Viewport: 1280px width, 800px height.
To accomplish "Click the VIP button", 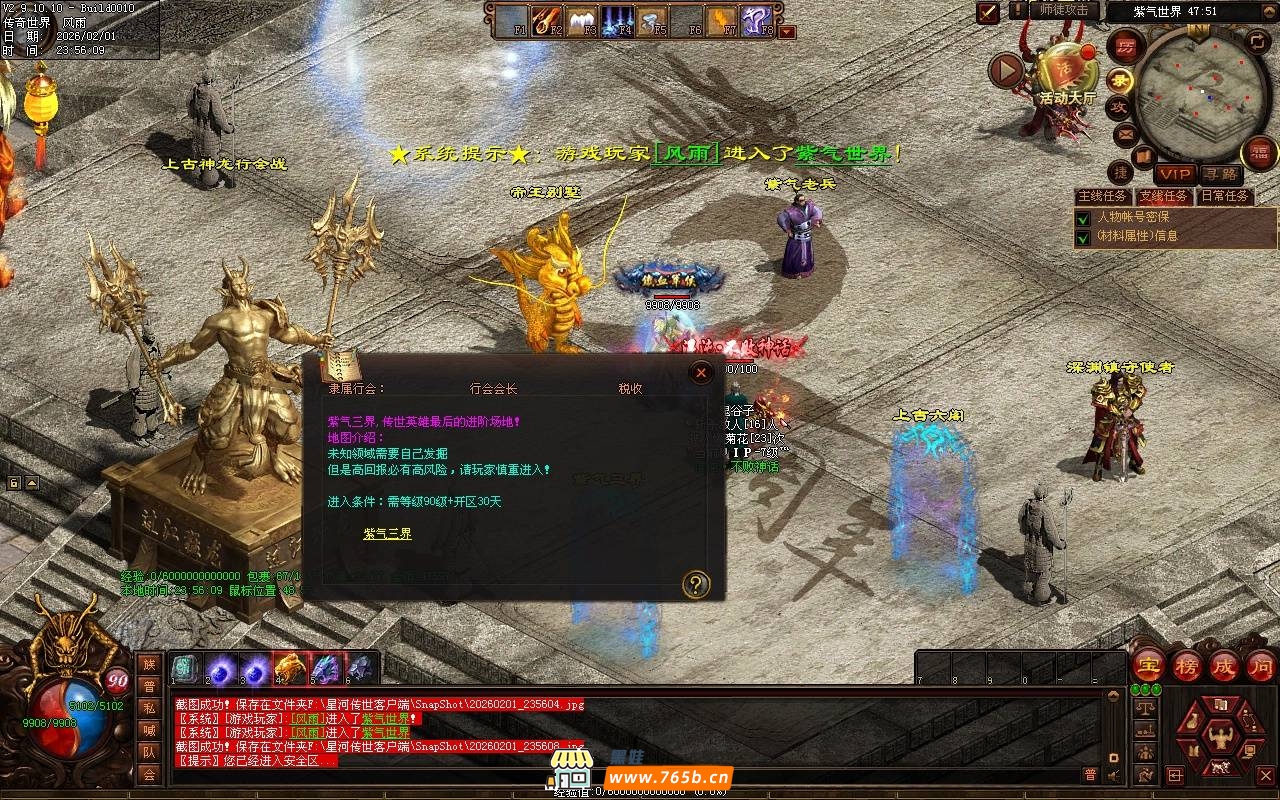I will click(x=1175, y=175).
